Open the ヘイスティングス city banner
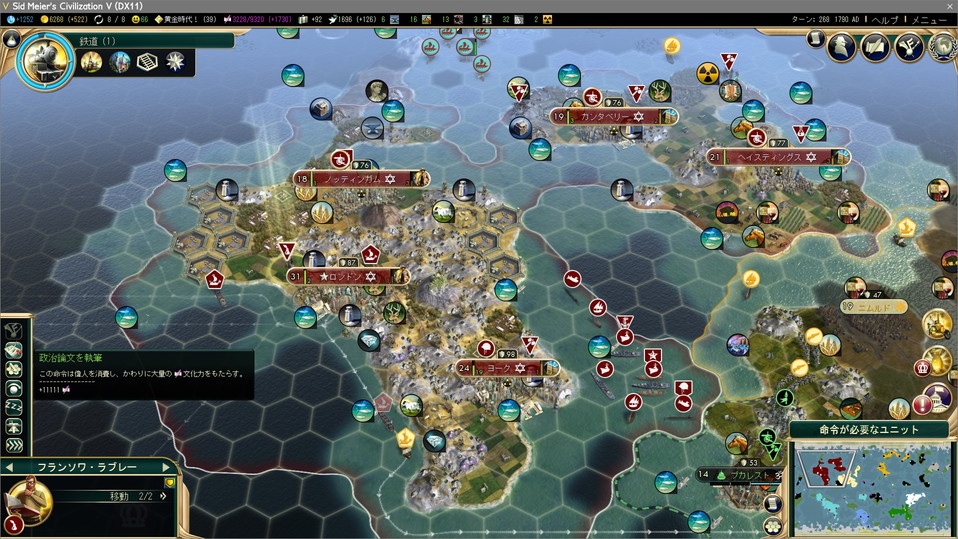 click(x=769, y=157)
